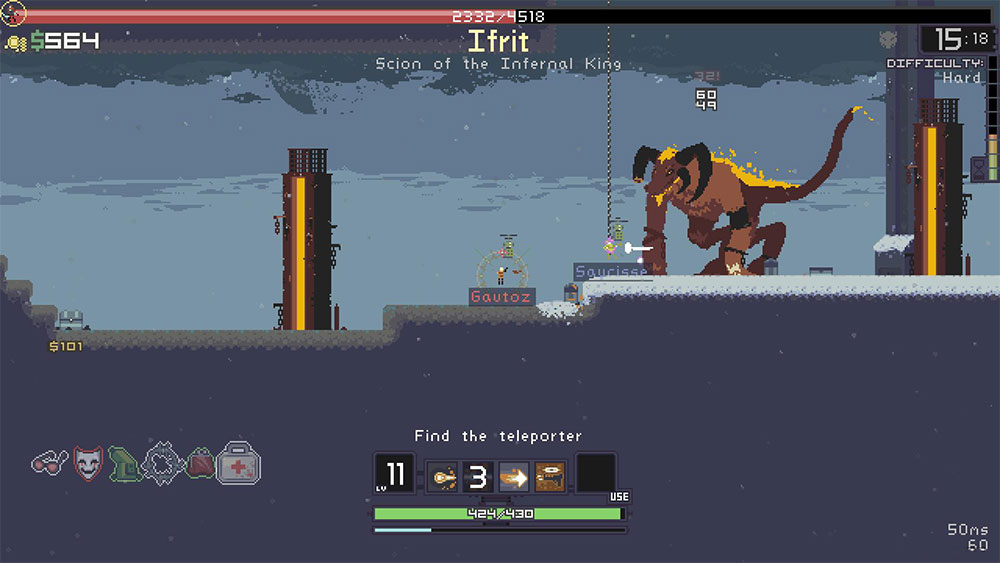Select the red goggles item icon
1000x563 pixels.
pos(50,463)
